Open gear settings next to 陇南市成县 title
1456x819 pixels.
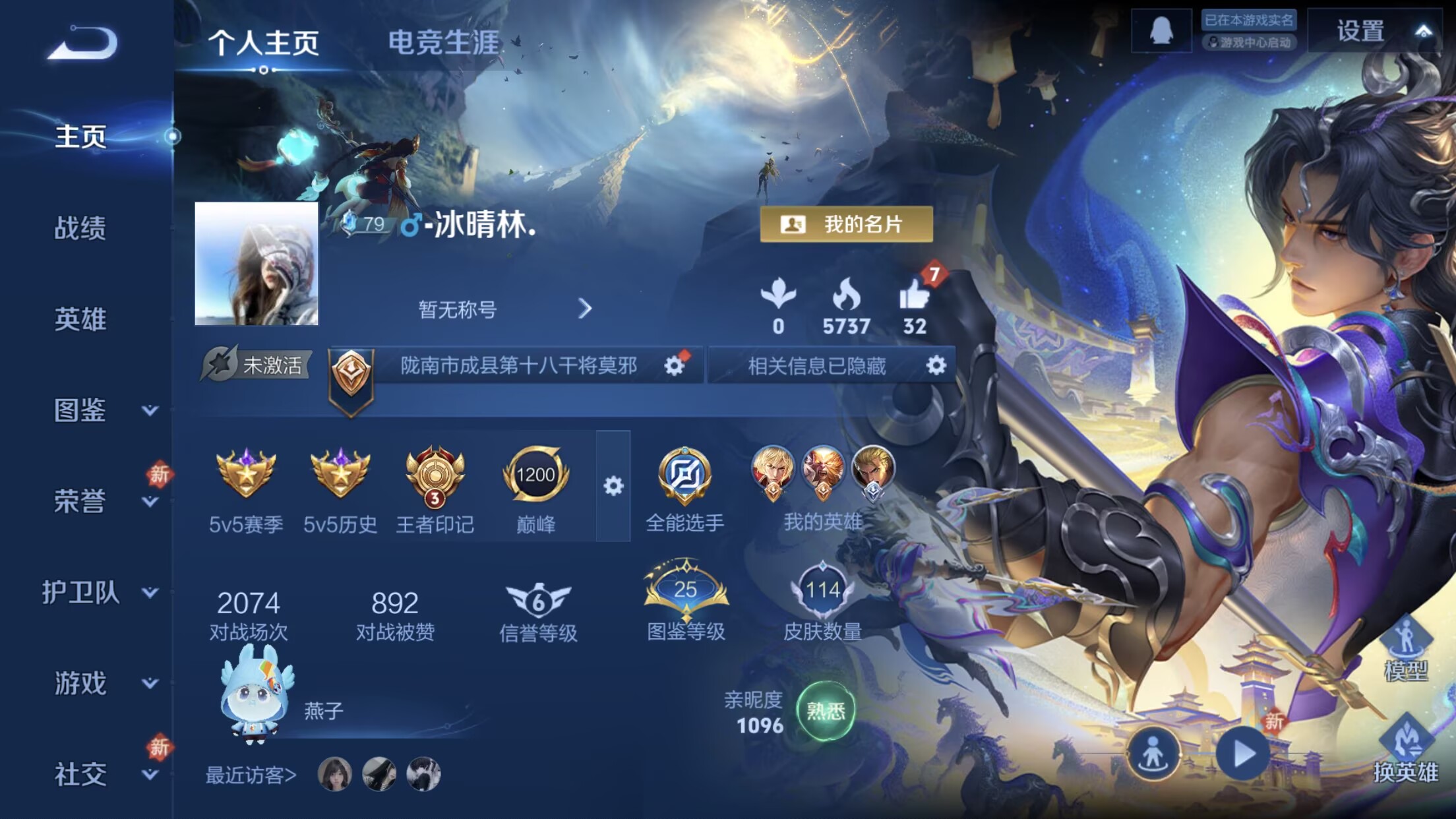[673, 367]
